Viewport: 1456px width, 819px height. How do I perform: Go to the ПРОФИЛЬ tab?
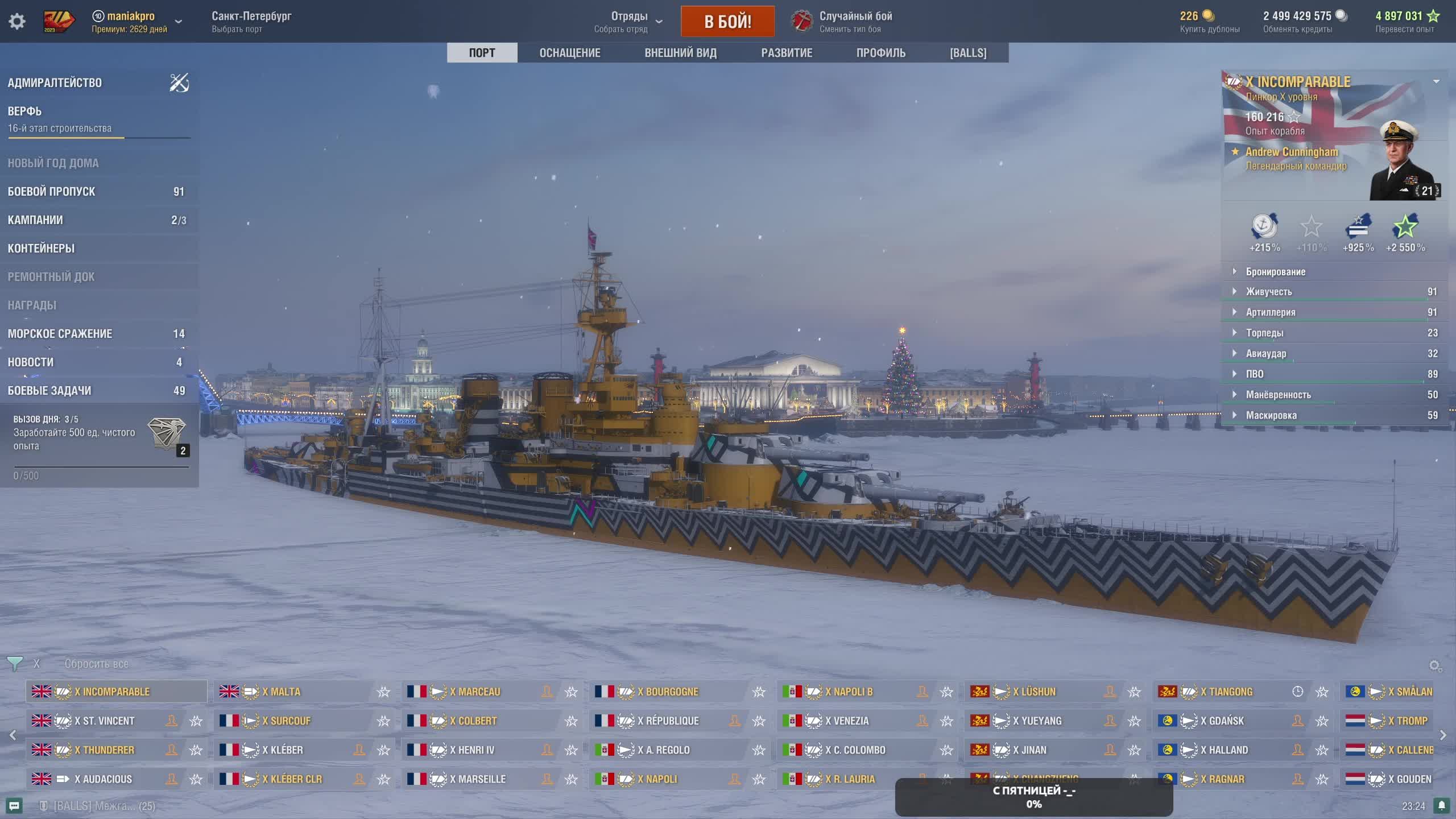(880, 53)
